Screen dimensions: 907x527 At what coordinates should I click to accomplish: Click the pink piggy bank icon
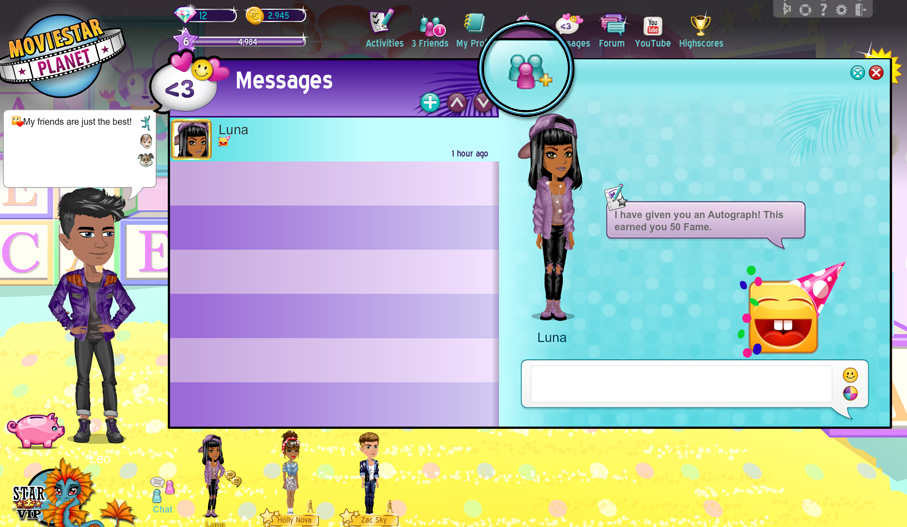[35, 430]
